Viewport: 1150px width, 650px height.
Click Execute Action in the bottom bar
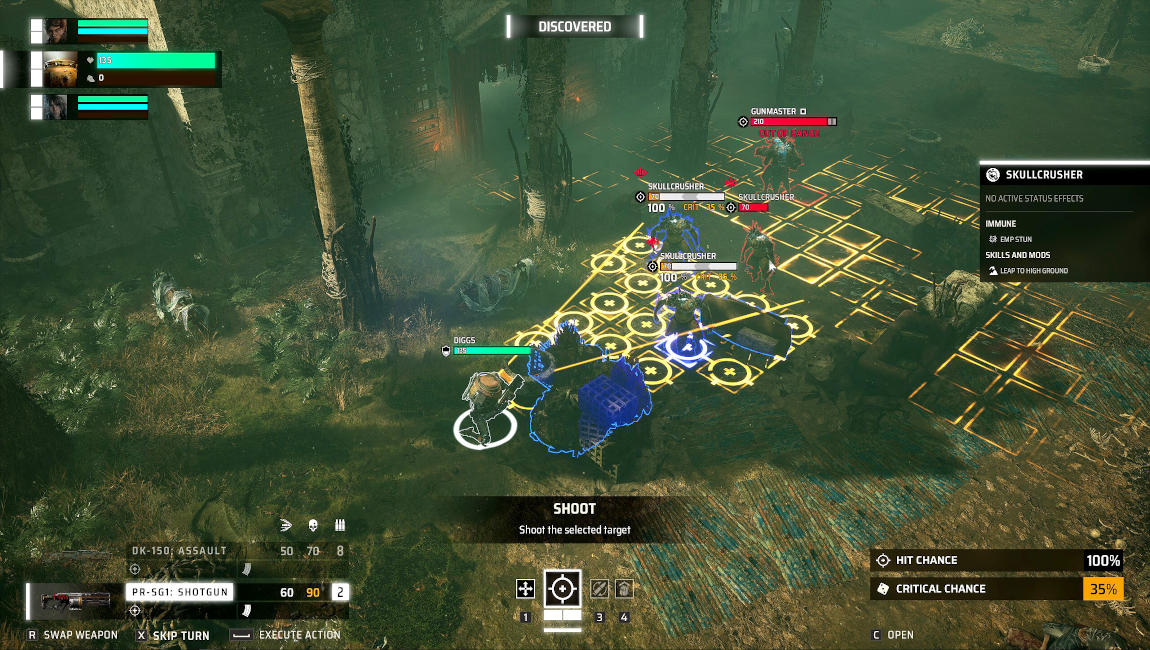[299, 635]
